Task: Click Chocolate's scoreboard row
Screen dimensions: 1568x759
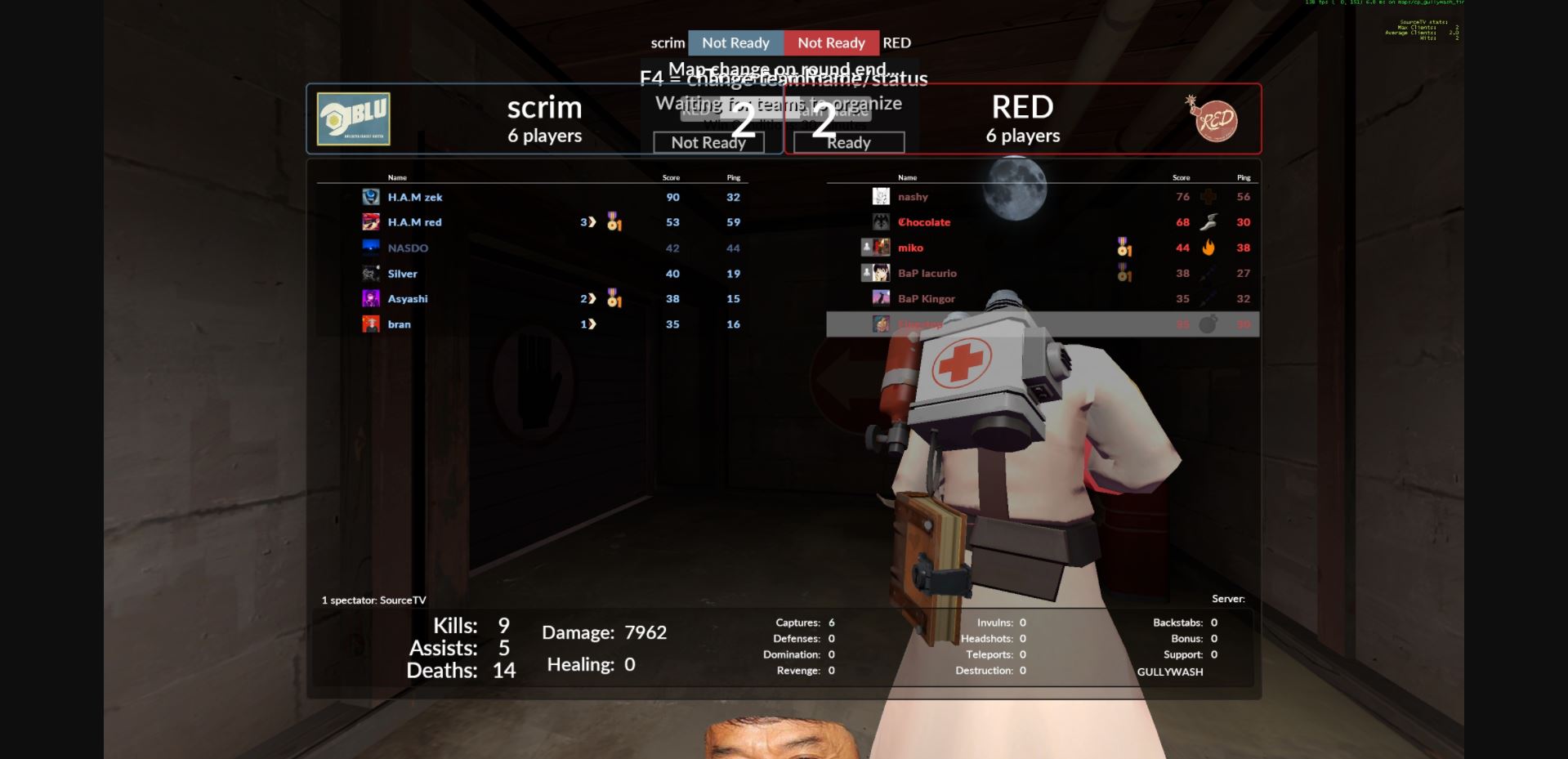Action: click(x=924, y=222)
